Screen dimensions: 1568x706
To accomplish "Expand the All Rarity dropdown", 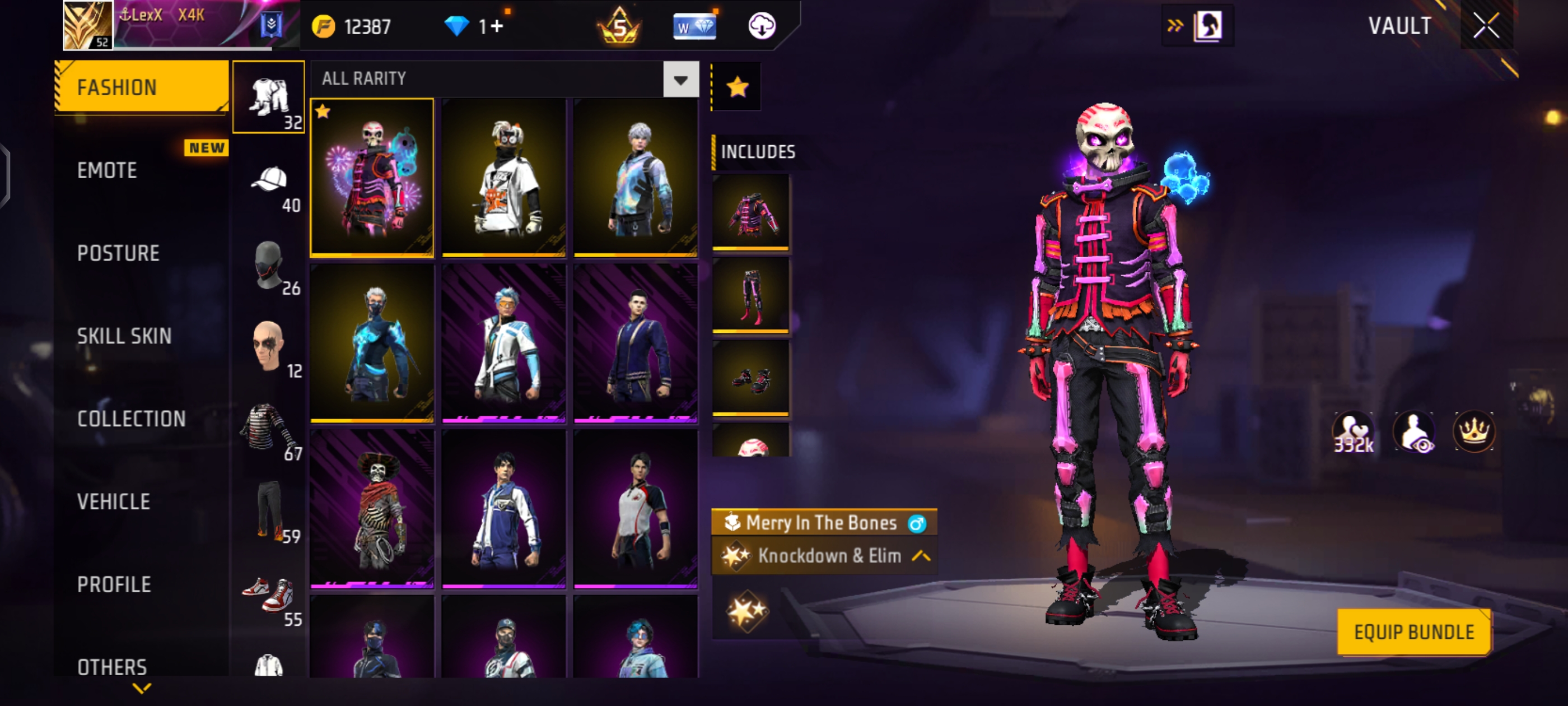I will (x=680, y=80).
